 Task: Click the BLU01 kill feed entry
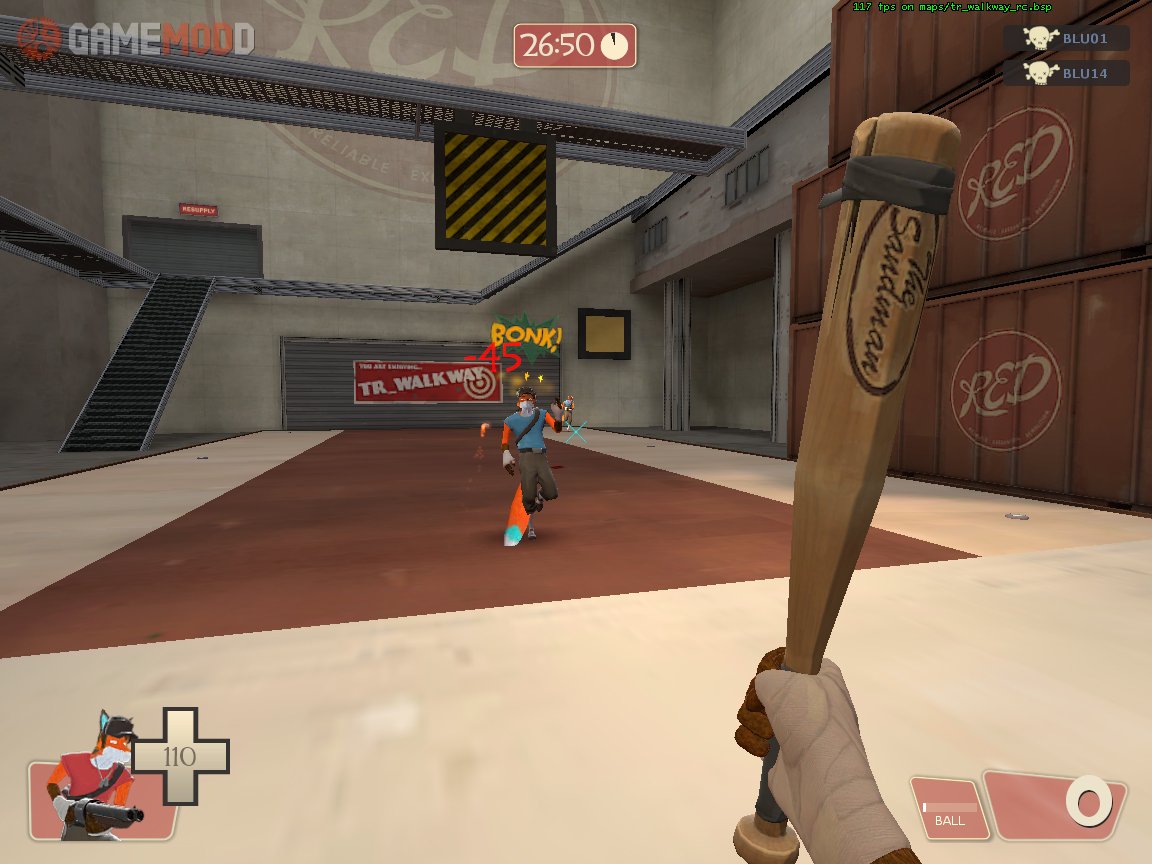point(1066,39)
